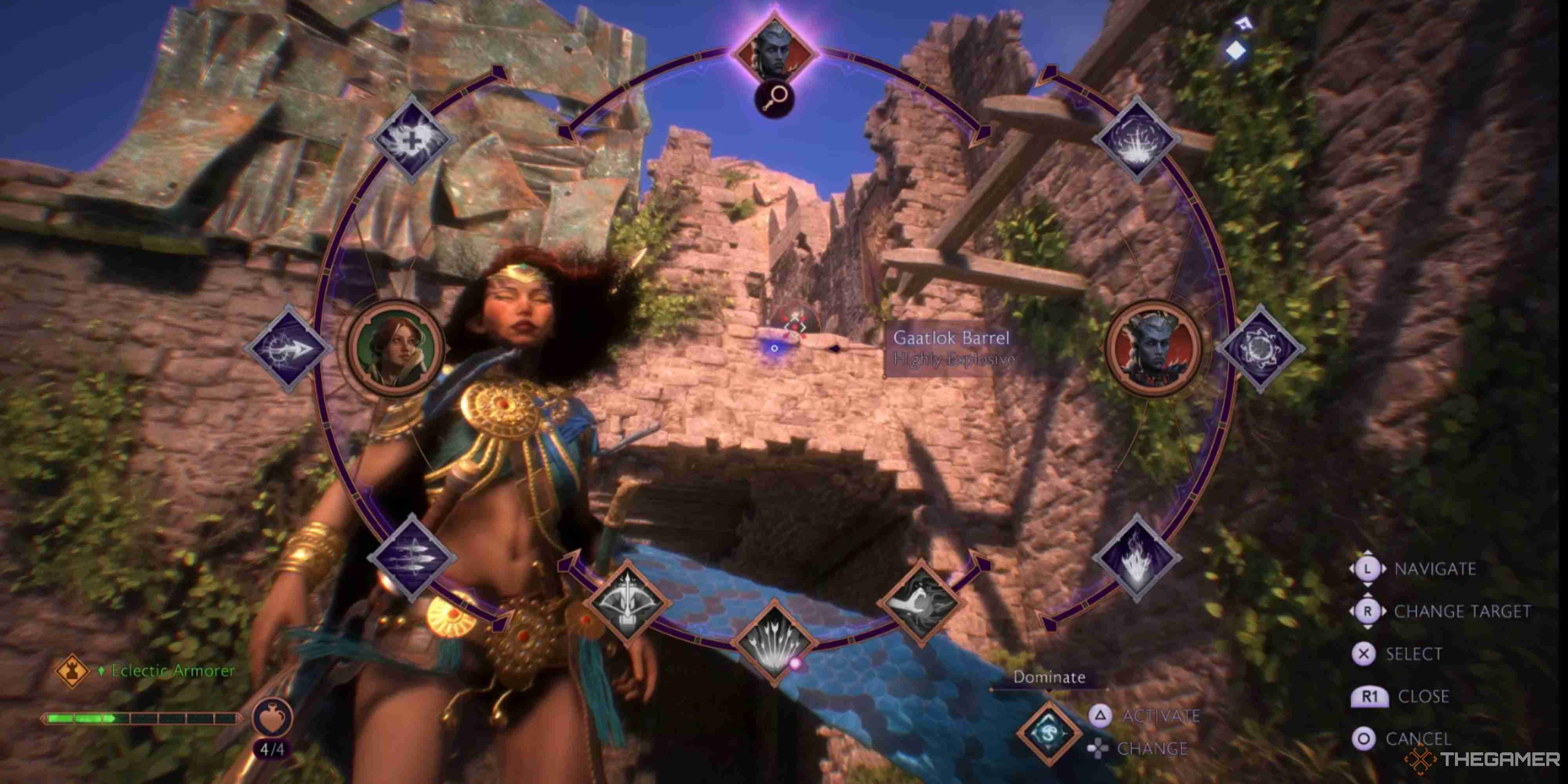Select the red-haired companion's round portrait

[396, 348]
